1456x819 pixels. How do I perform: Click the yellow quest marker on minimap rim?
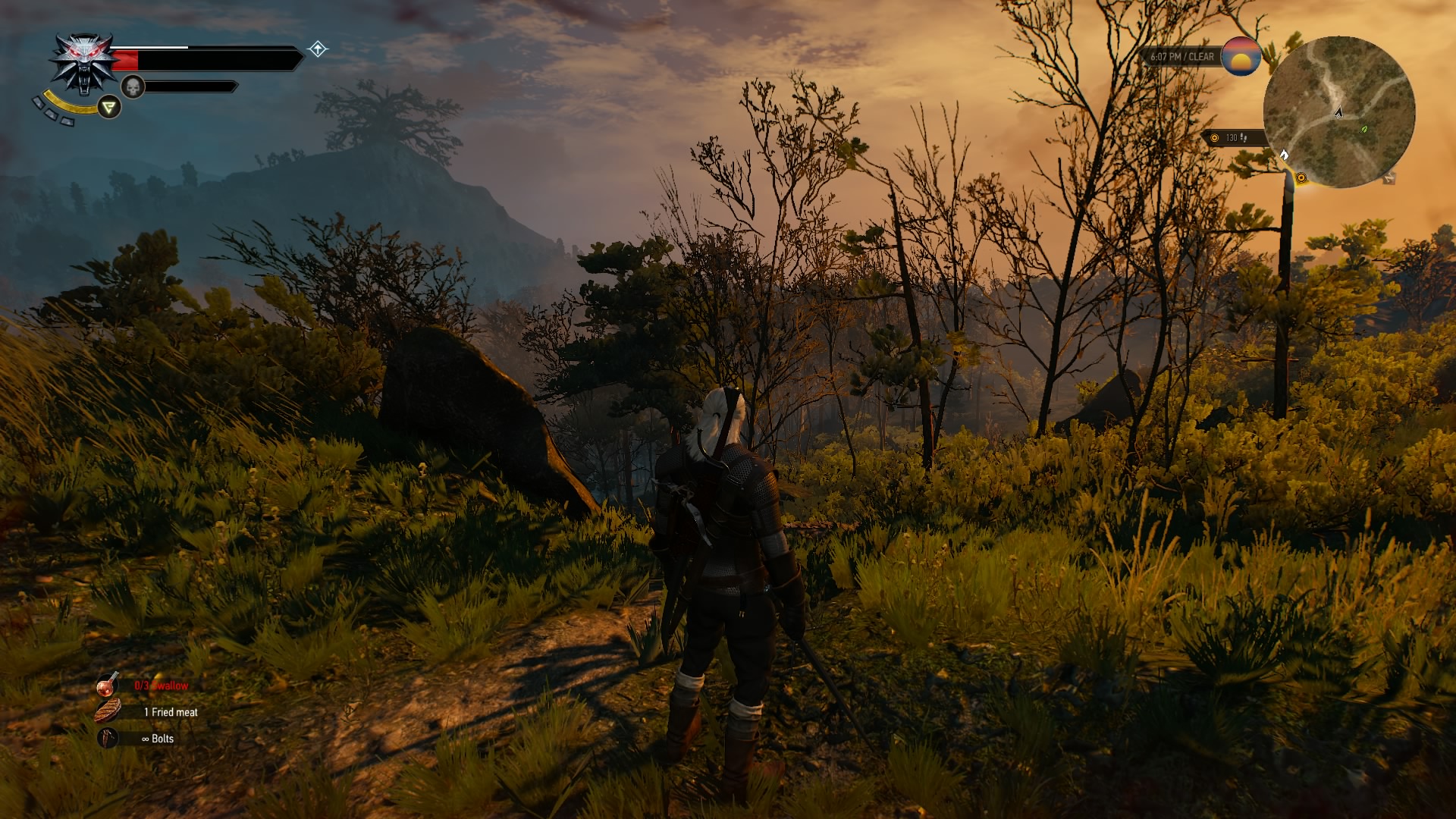click(1301, 178)
